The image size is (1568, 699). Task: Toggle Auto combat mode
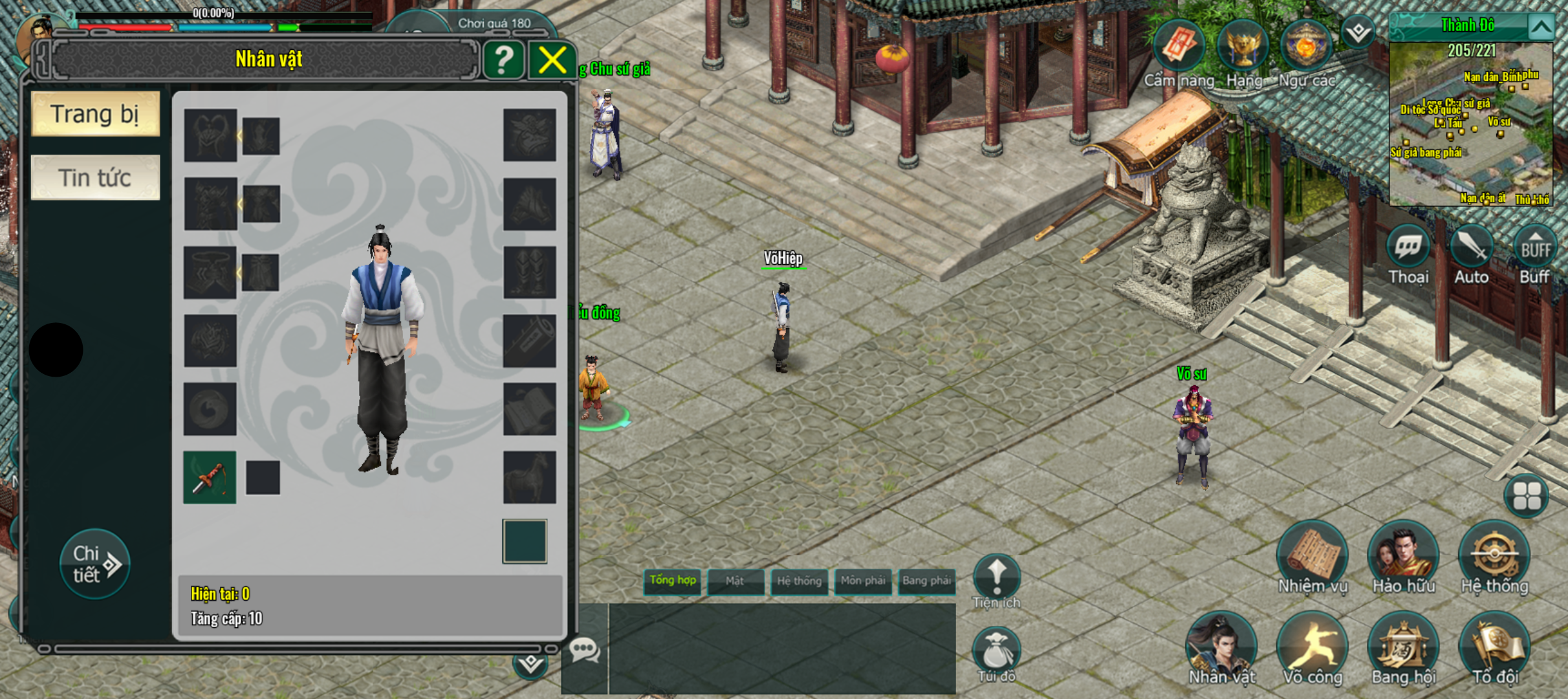1472,247
